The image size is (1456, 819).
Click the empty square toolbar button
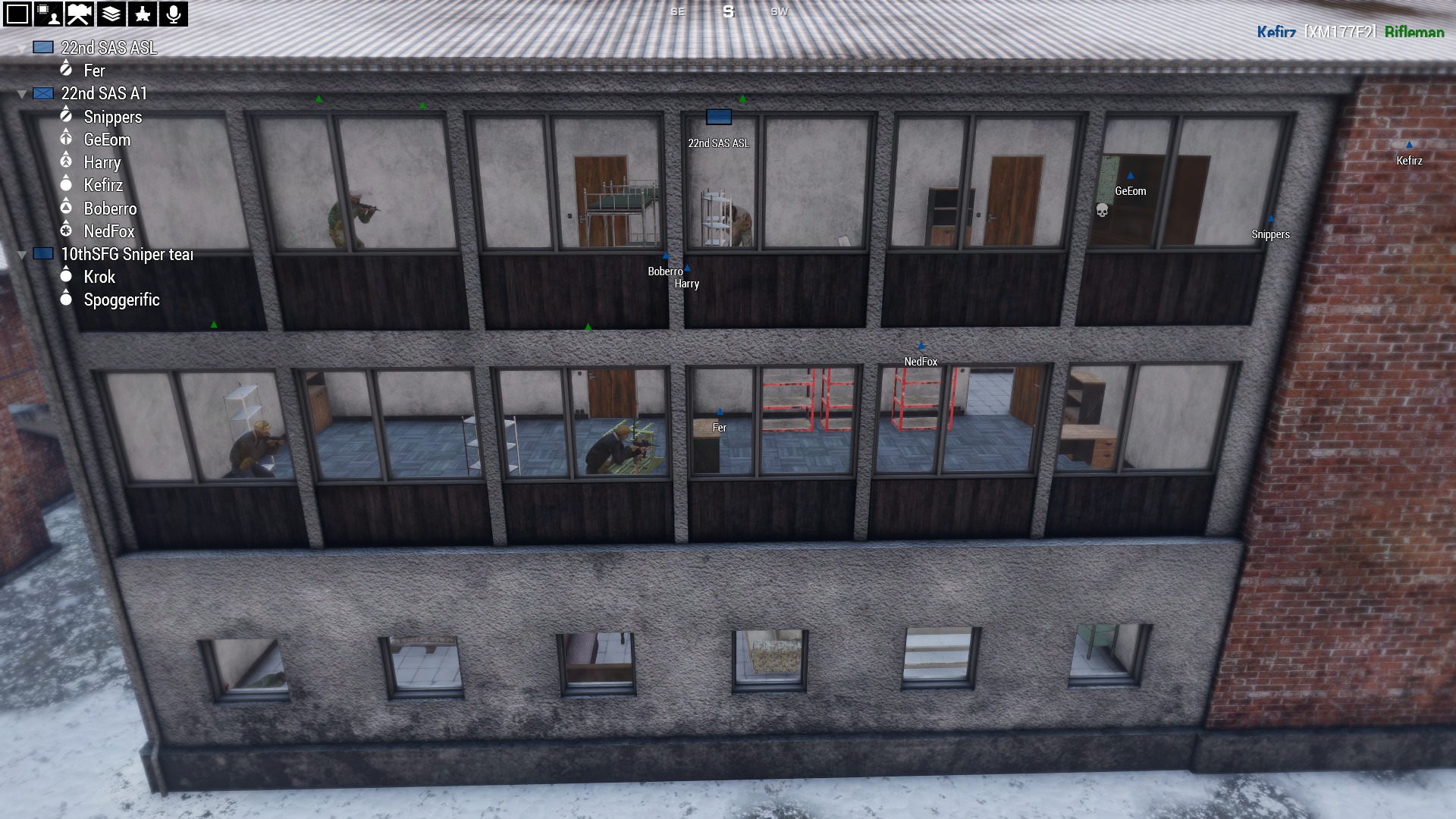pyautogui.click(x=17, y=14)
